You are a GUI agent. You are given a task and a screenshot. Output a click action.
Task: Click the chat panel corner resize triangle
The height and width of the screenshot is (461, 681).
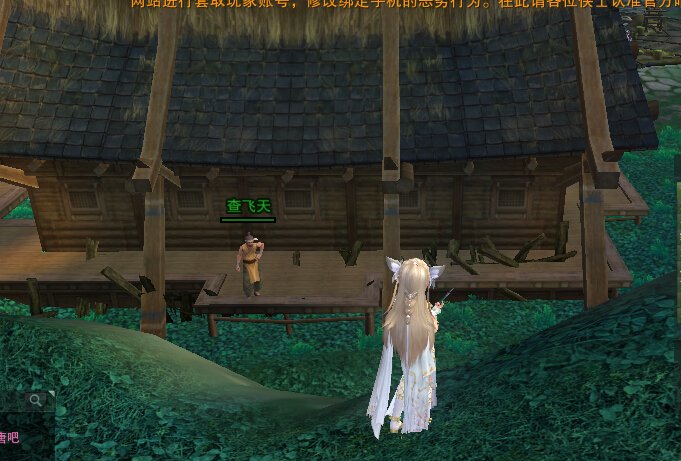(52, 394)
